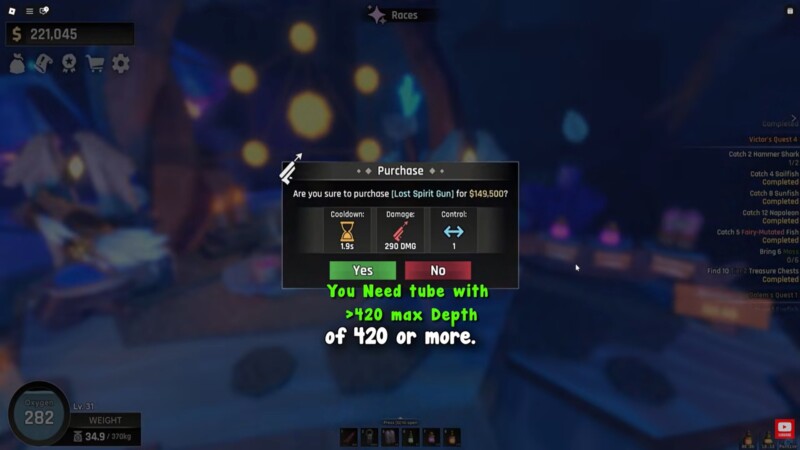
Task: Open the Roblox hamburger list menu
Action: tap(29, 11)
